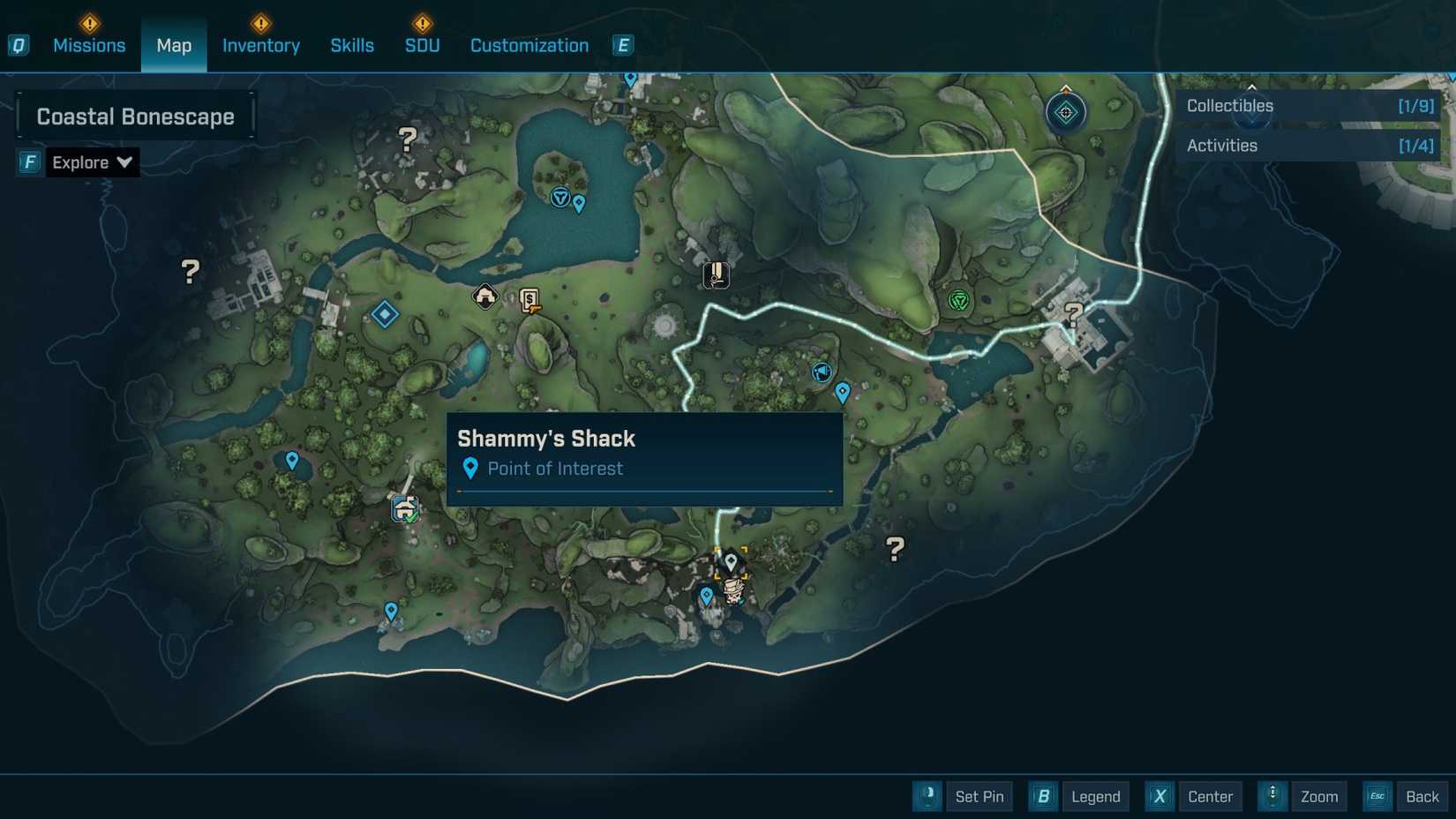The image size is (1456, 819).
Task: Select the Catch-A-Ride vehicle station icon
Action: coord(404,508)
